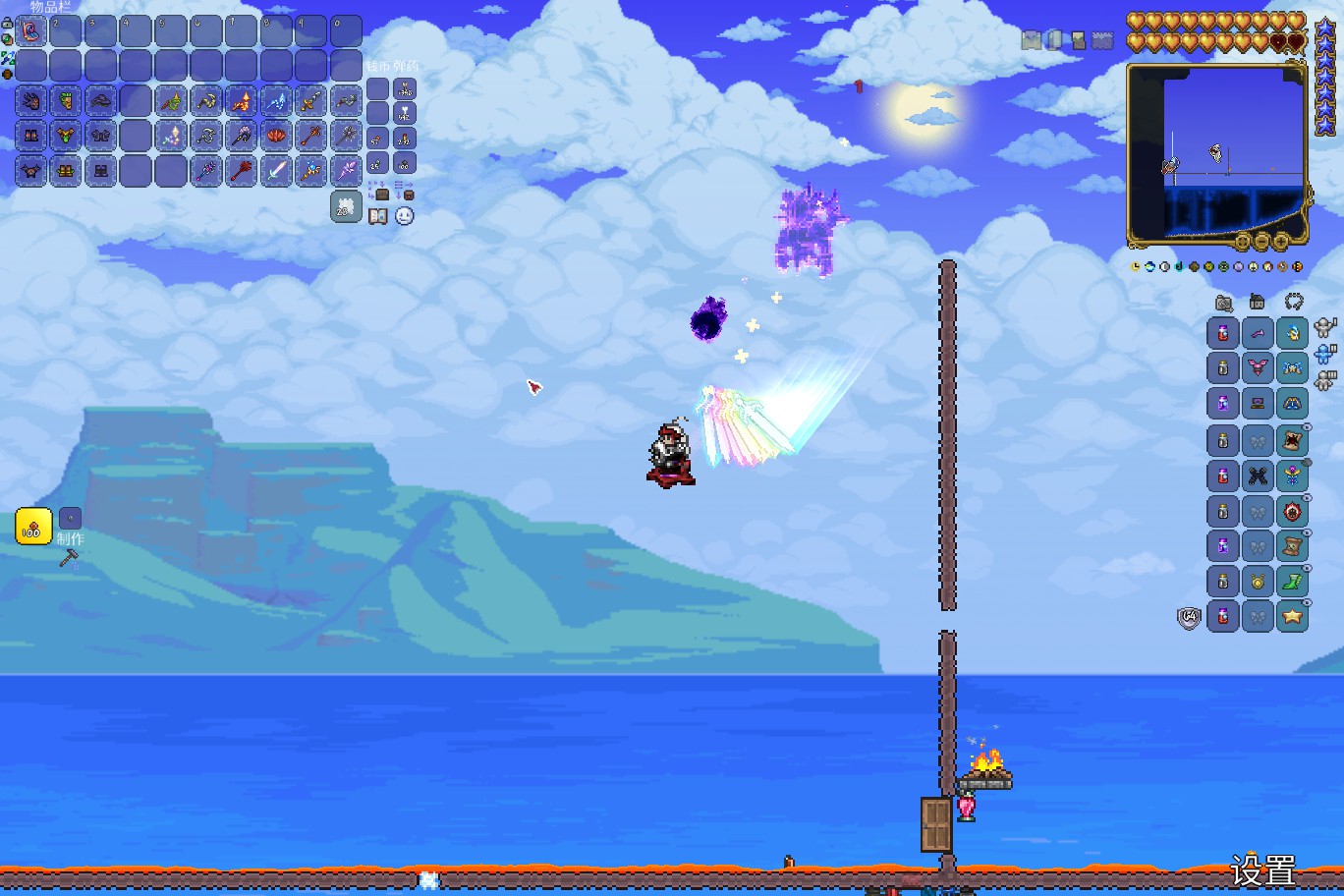Click the sort inventory chest button
The height and width of the screenshot is (896, 1344).
404,190
